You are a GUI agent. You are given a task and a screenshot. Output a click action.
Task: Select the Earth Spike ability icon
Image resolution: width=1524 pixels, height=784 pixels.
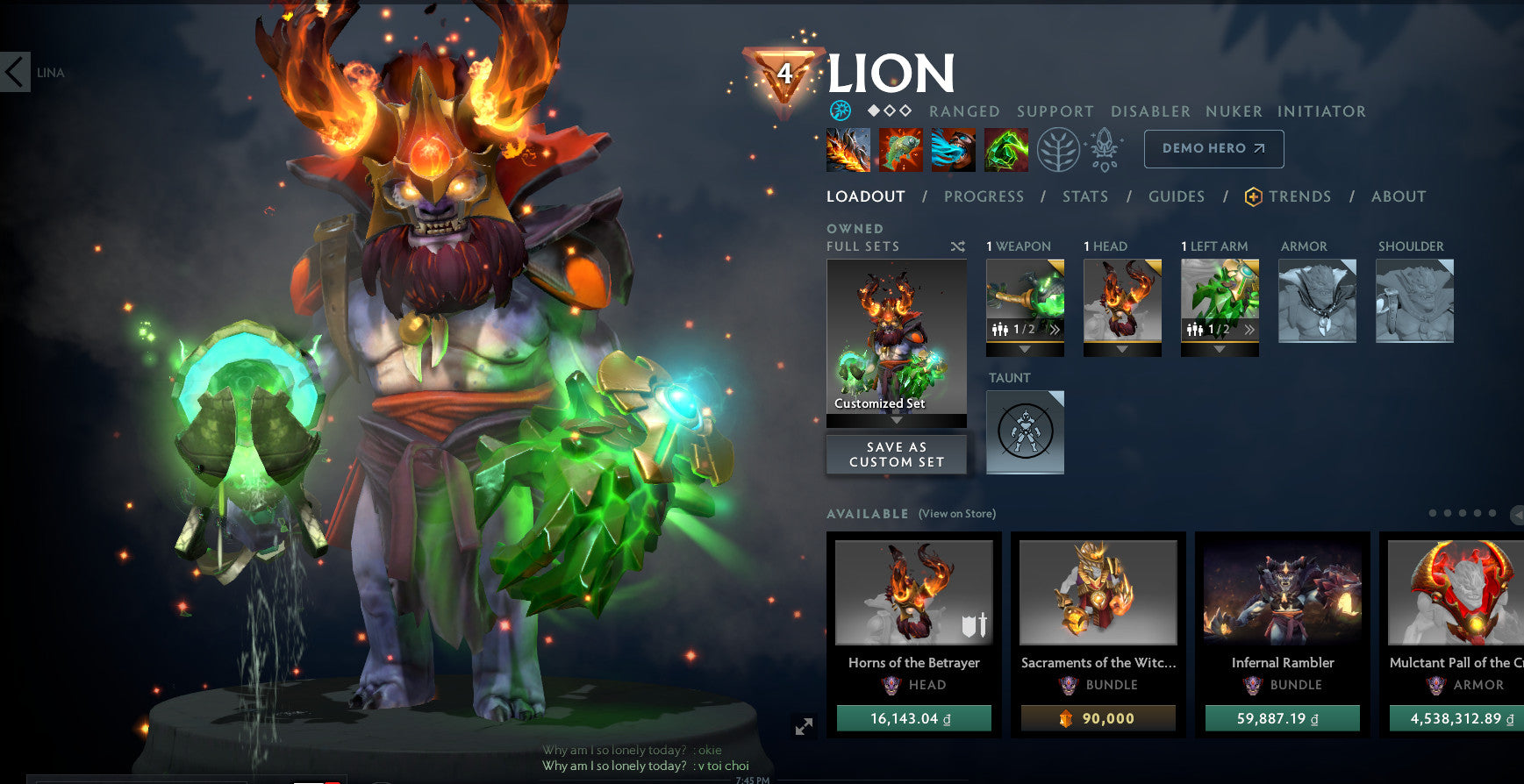tap(846, 149)
